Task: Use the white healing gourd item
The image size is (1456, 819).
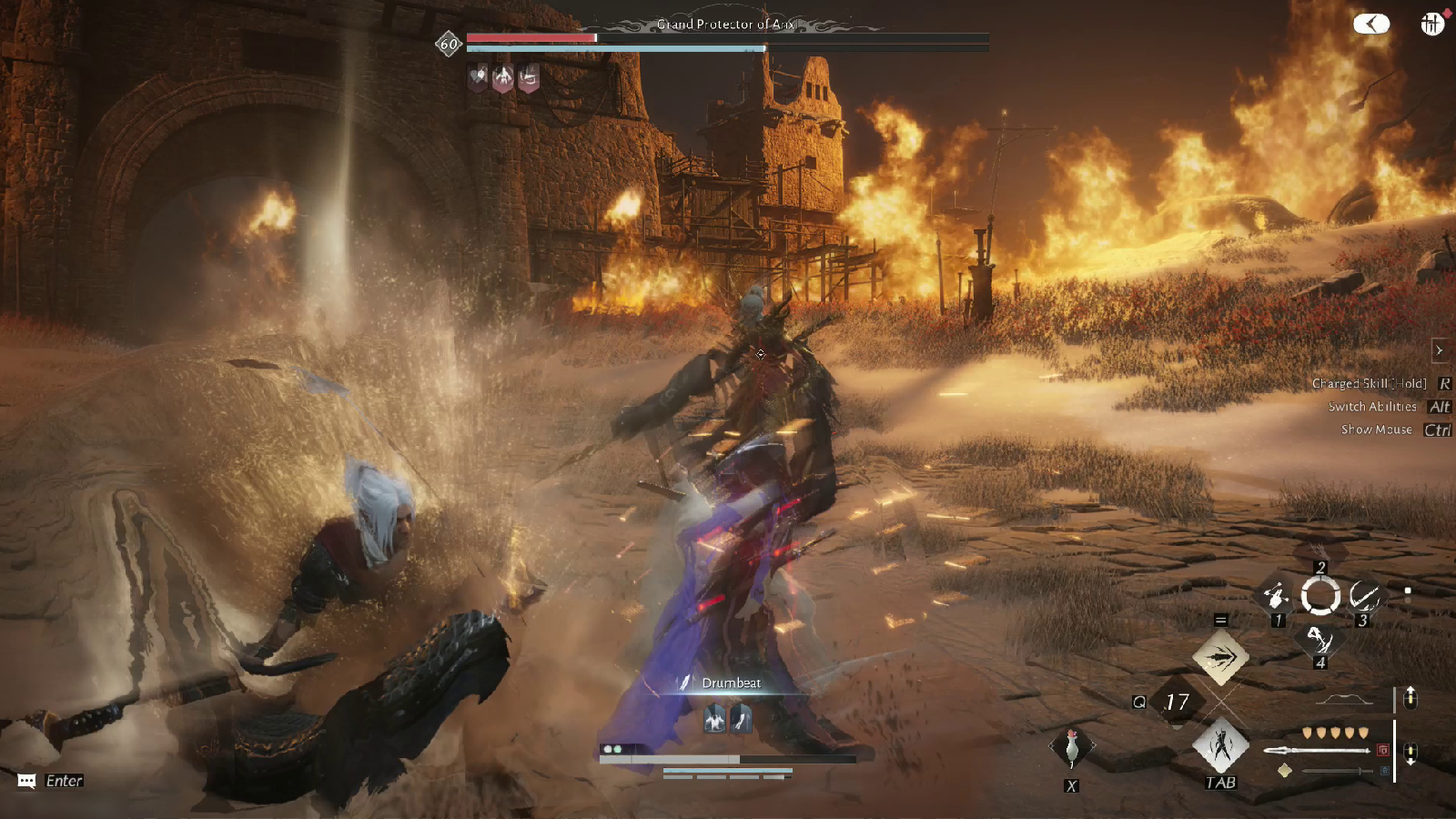Action: click(1072, 748)
